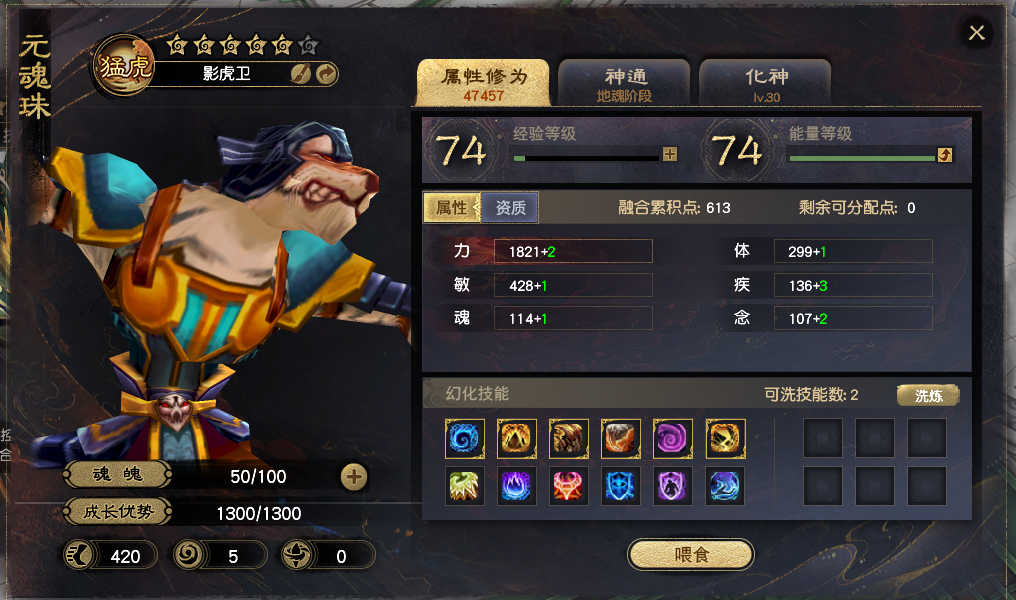The width and height of the screenshot is (1016, 600).
Task: Select the 属性 sub-tab
Action: coord(451,208)
